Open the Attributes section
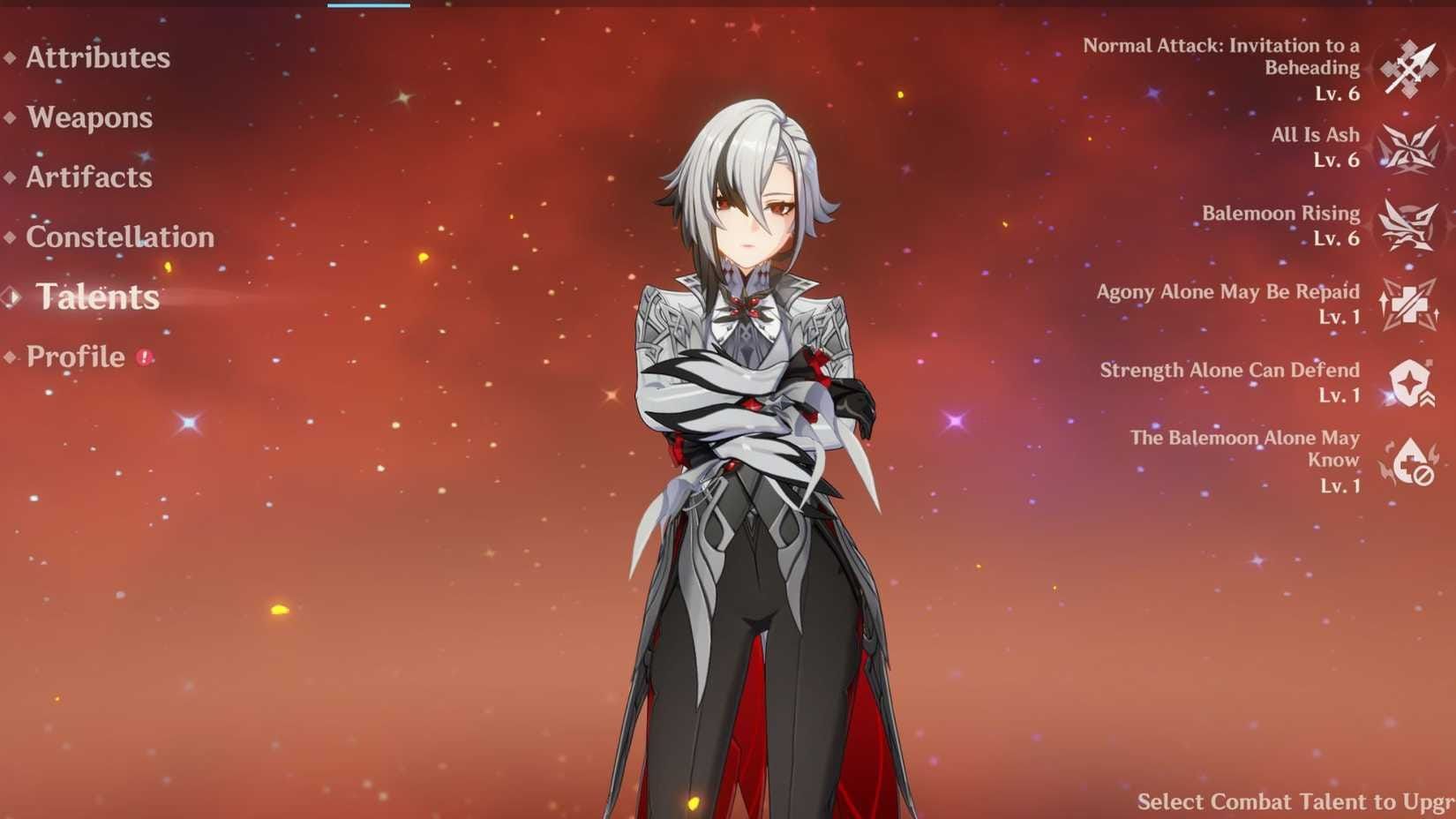The width and height of the screenshot is (1456, 819). coord(97,60)
